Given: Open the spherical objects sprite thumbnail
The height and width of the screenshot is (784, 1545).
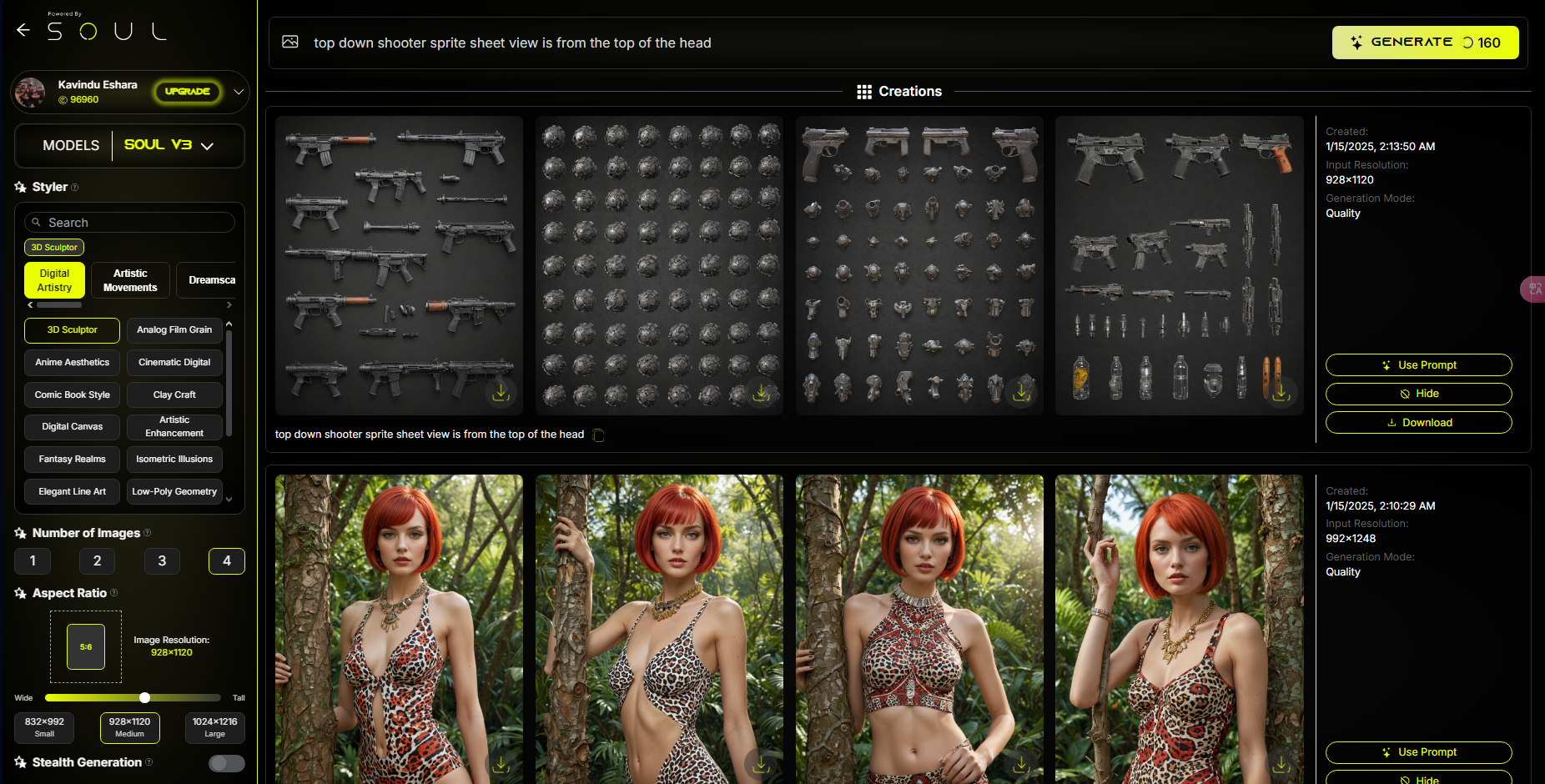Looking at the screenshot, I should 659,265.
